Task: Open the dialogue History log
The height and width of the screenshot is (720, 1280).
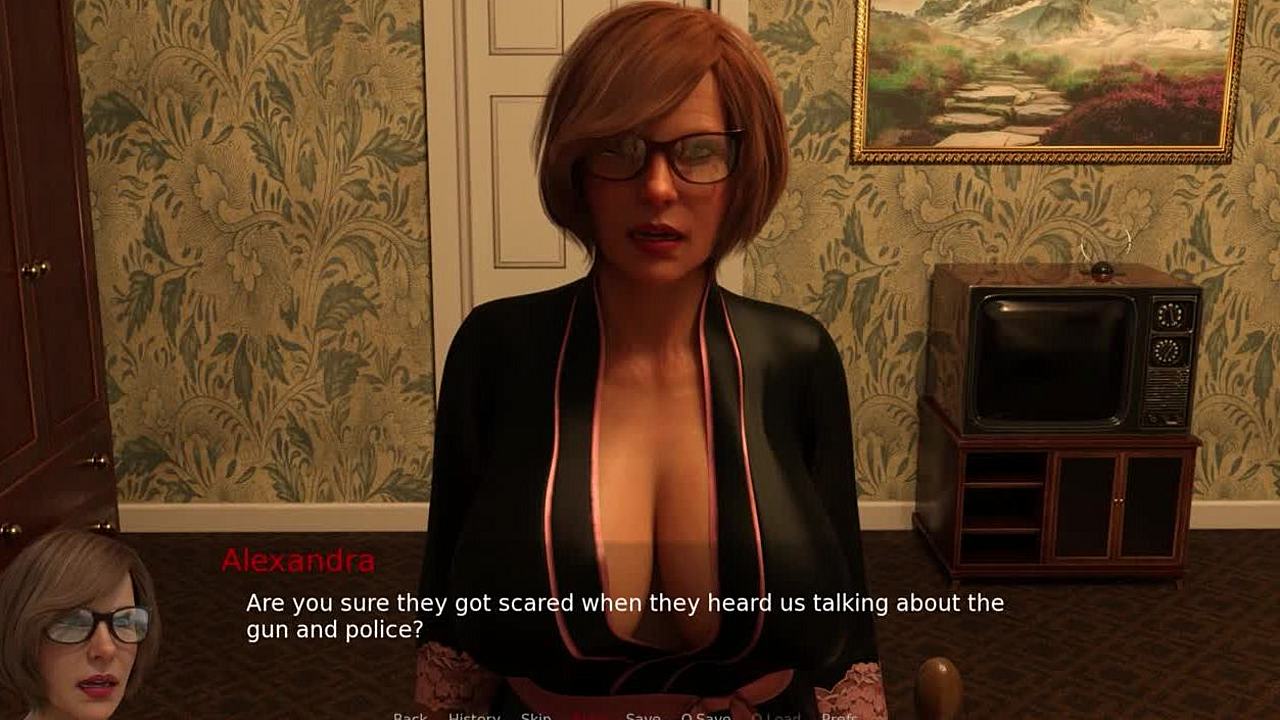Action: 474,716
